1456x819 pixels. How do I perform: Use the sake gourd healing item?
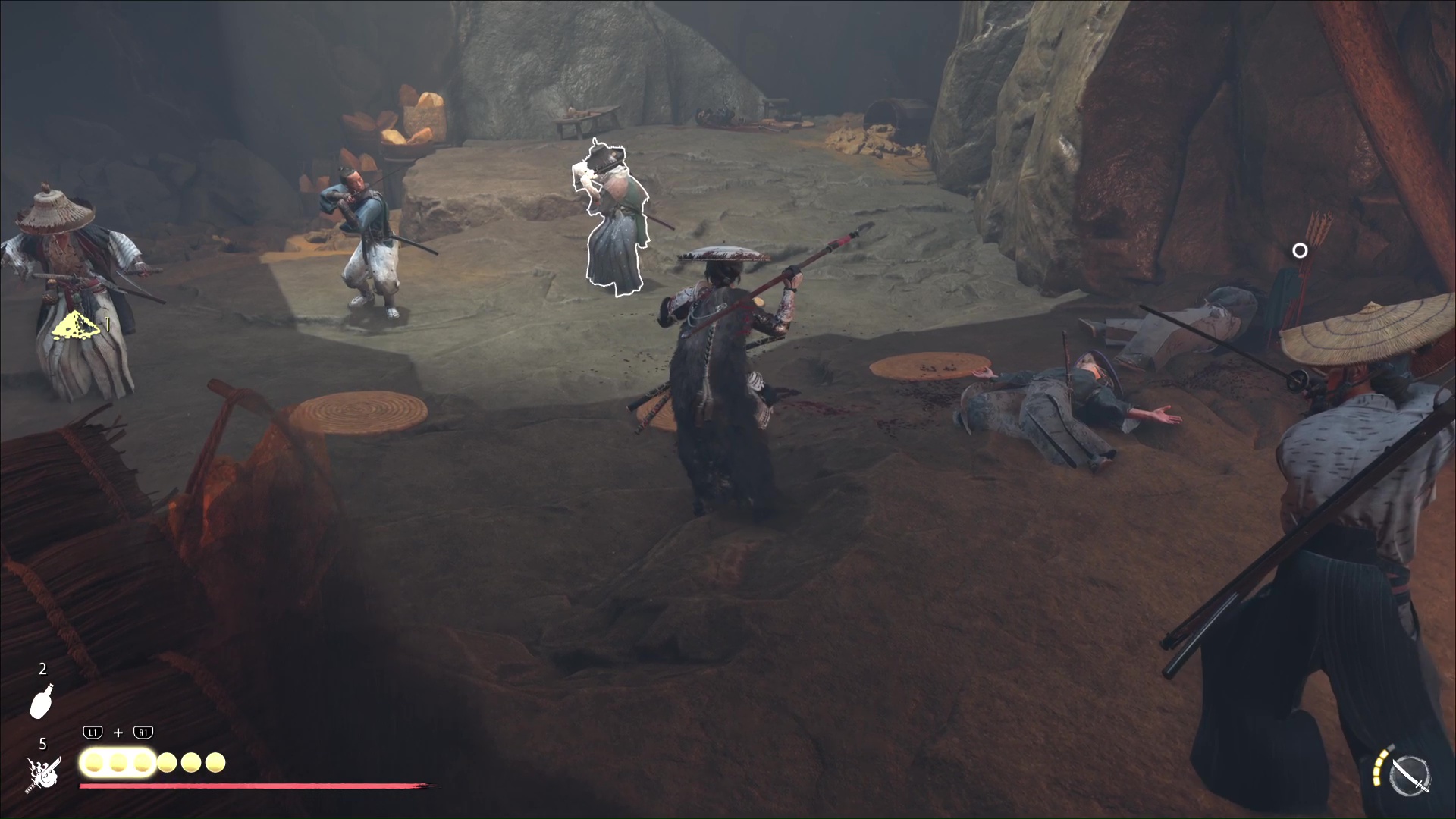point(42,700)
